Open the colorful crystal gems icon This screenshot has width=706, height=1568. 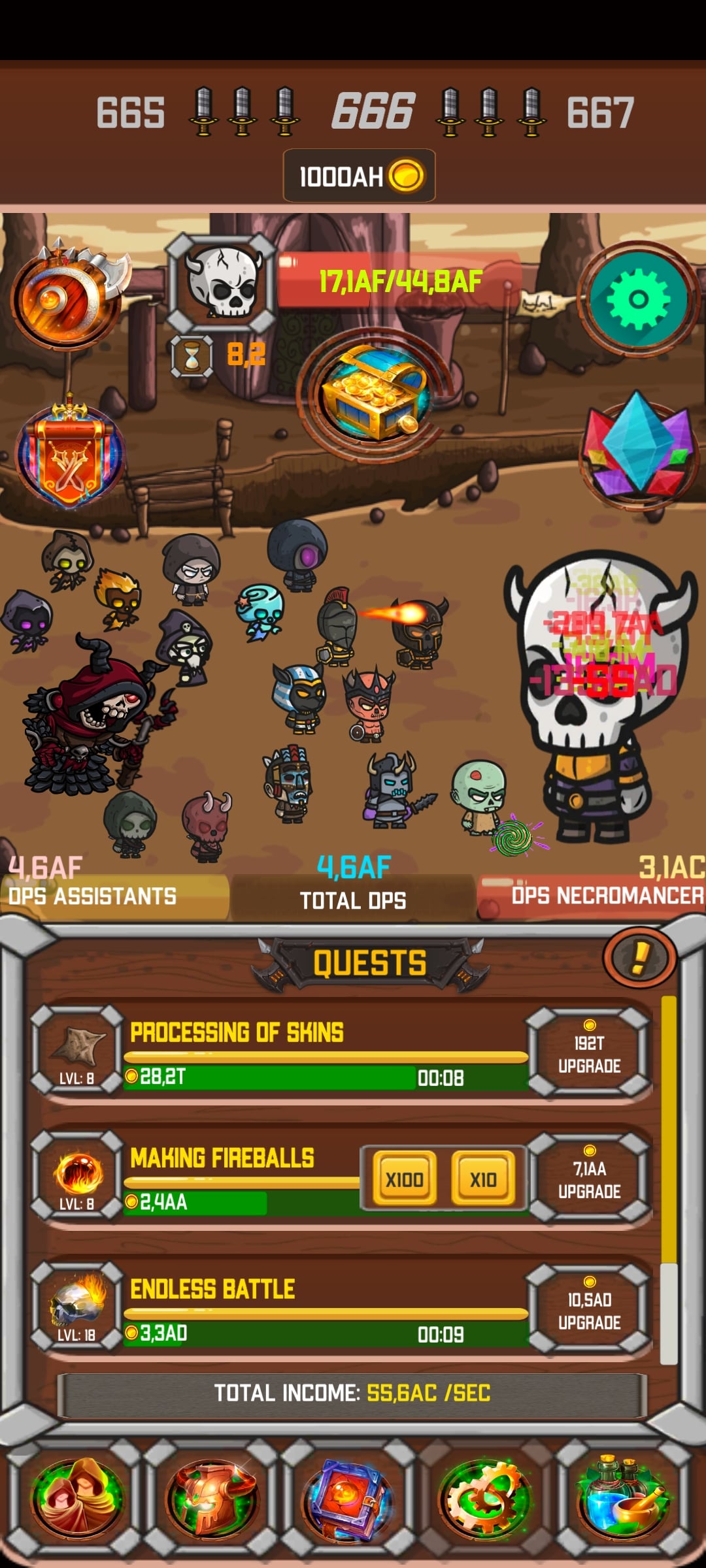[x=638, y=449]
